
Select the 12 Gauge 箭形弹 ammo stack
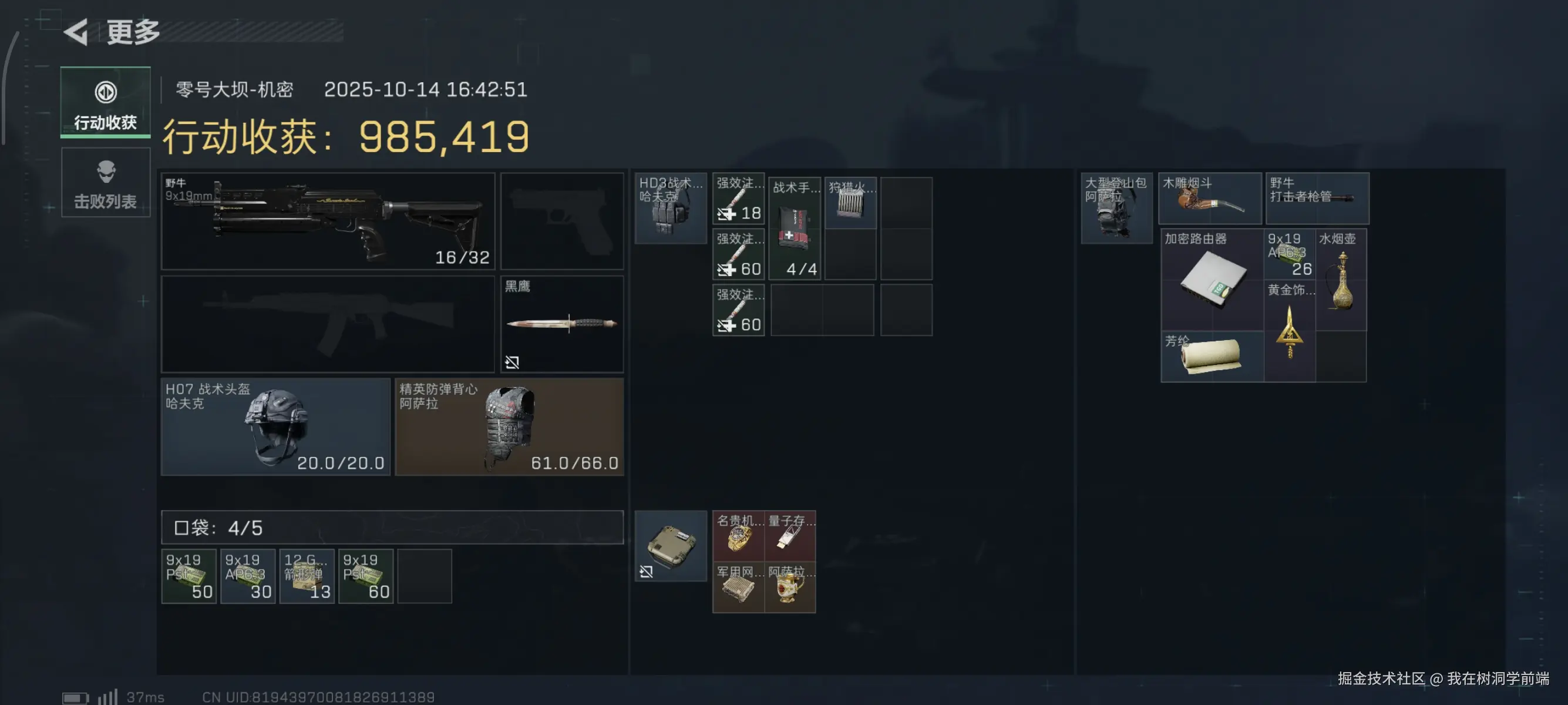click(x=307, y=576)
